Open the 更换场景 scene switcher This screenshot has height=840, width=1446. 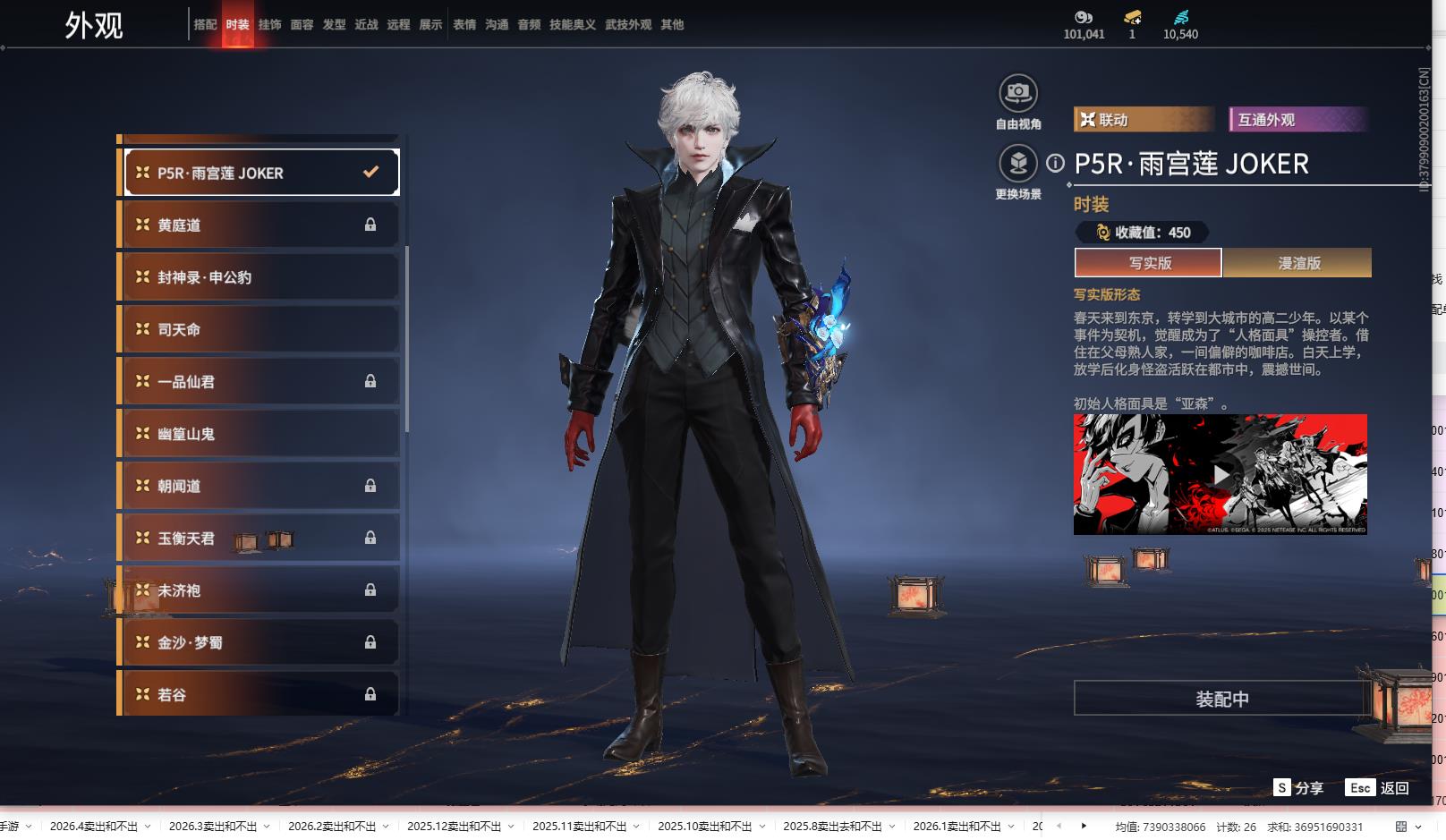pos(1018,164)
